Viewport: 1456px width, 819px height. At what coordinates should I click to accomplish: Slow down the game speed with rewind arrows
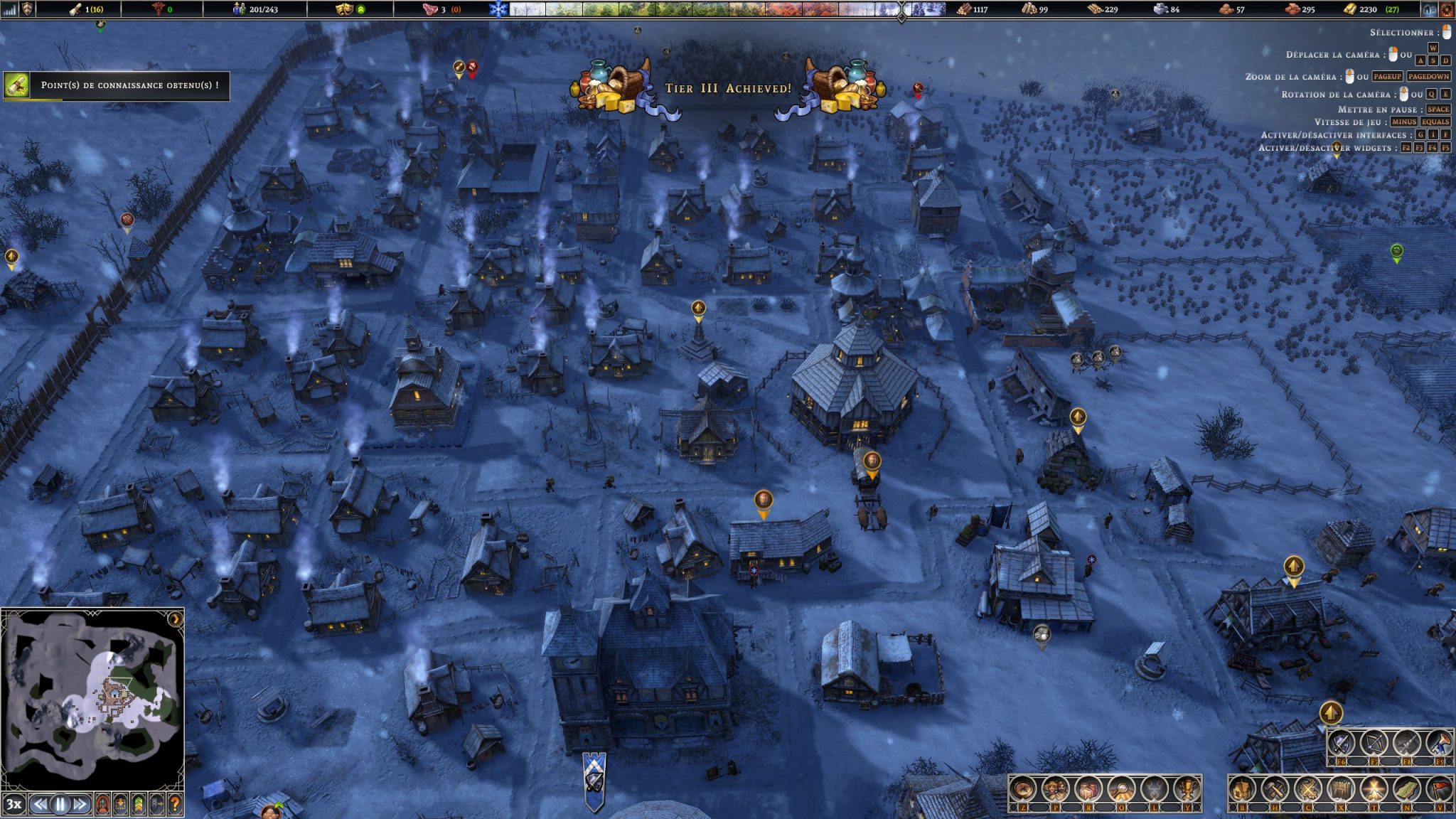click(41, 805)
